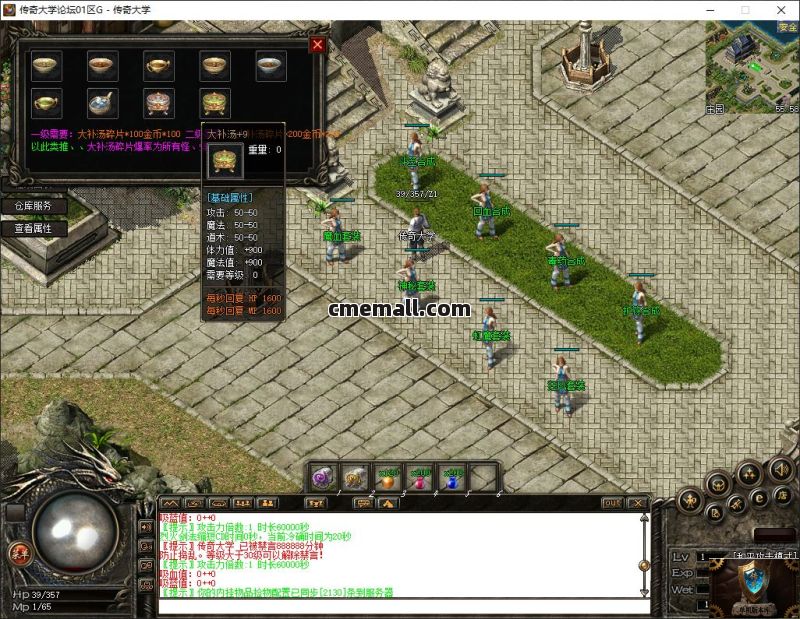Minimize the game window
800x619 pixels.
pyautogui.click(x=707, y=9)
